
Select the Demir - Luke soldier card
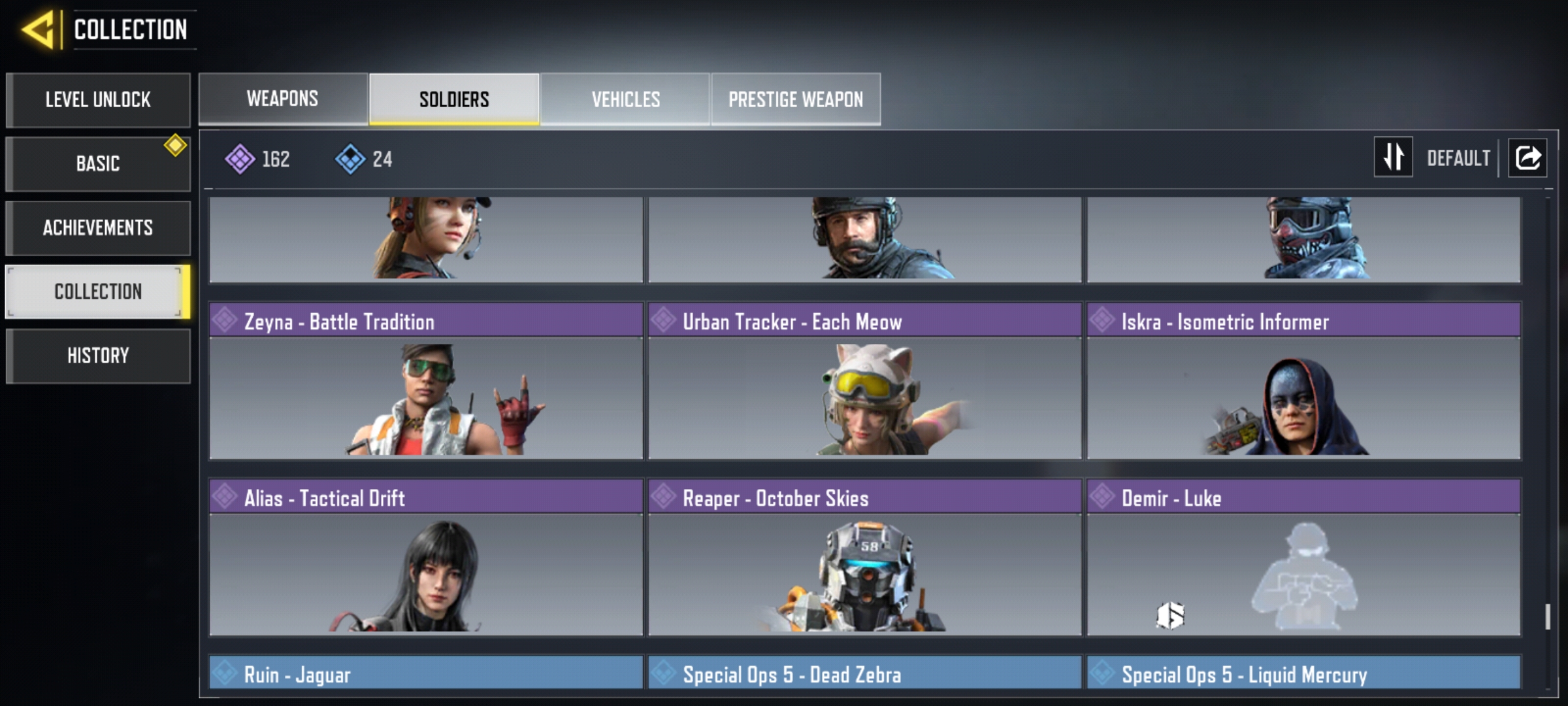tap(1303, 558)
